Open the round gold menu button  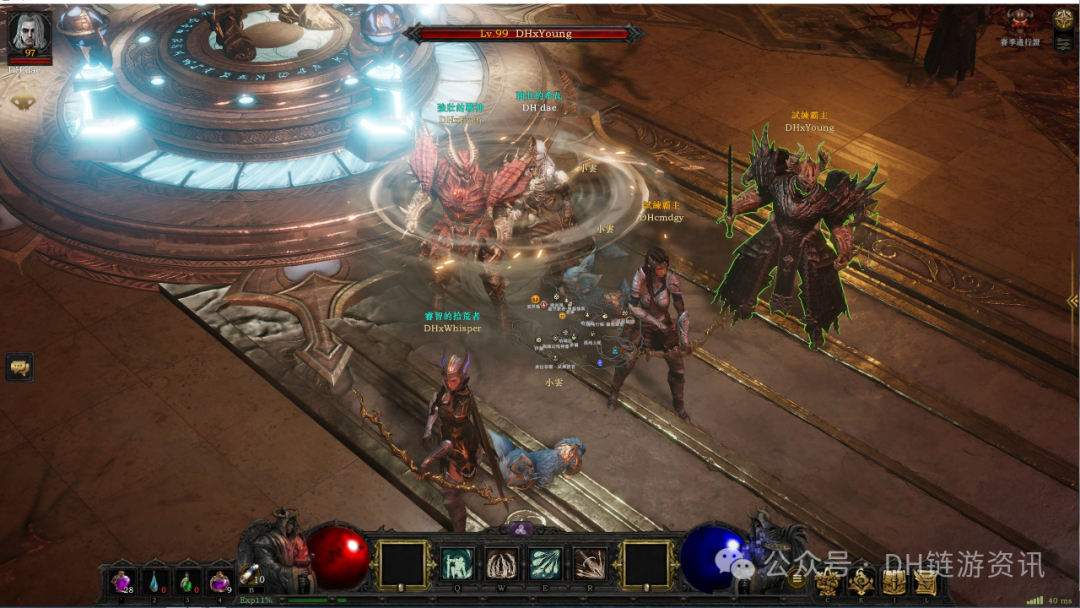(x=797, y=577)
